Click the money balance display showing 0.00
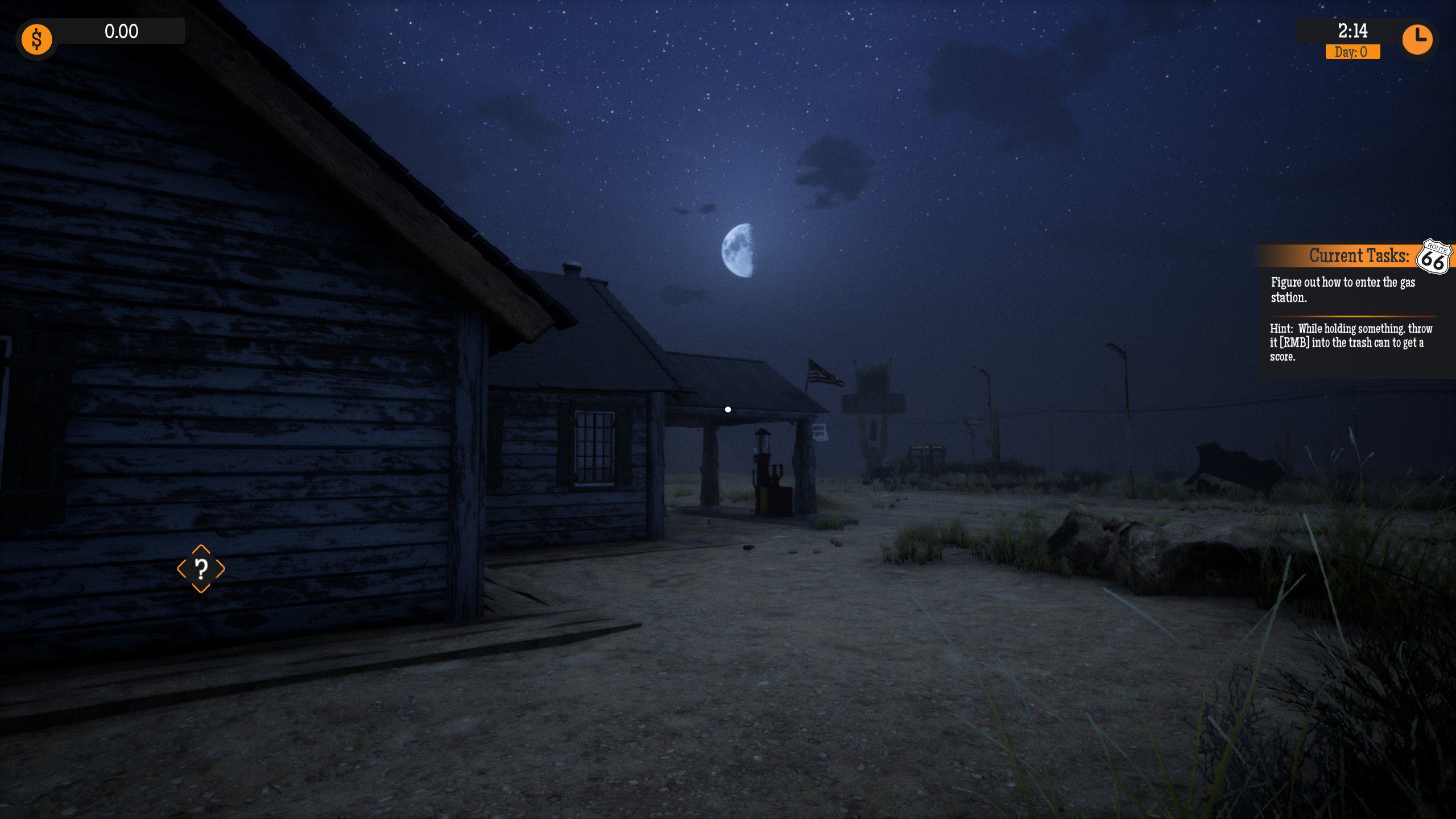This screenshot has width=1456, height=819. point(121,32)
